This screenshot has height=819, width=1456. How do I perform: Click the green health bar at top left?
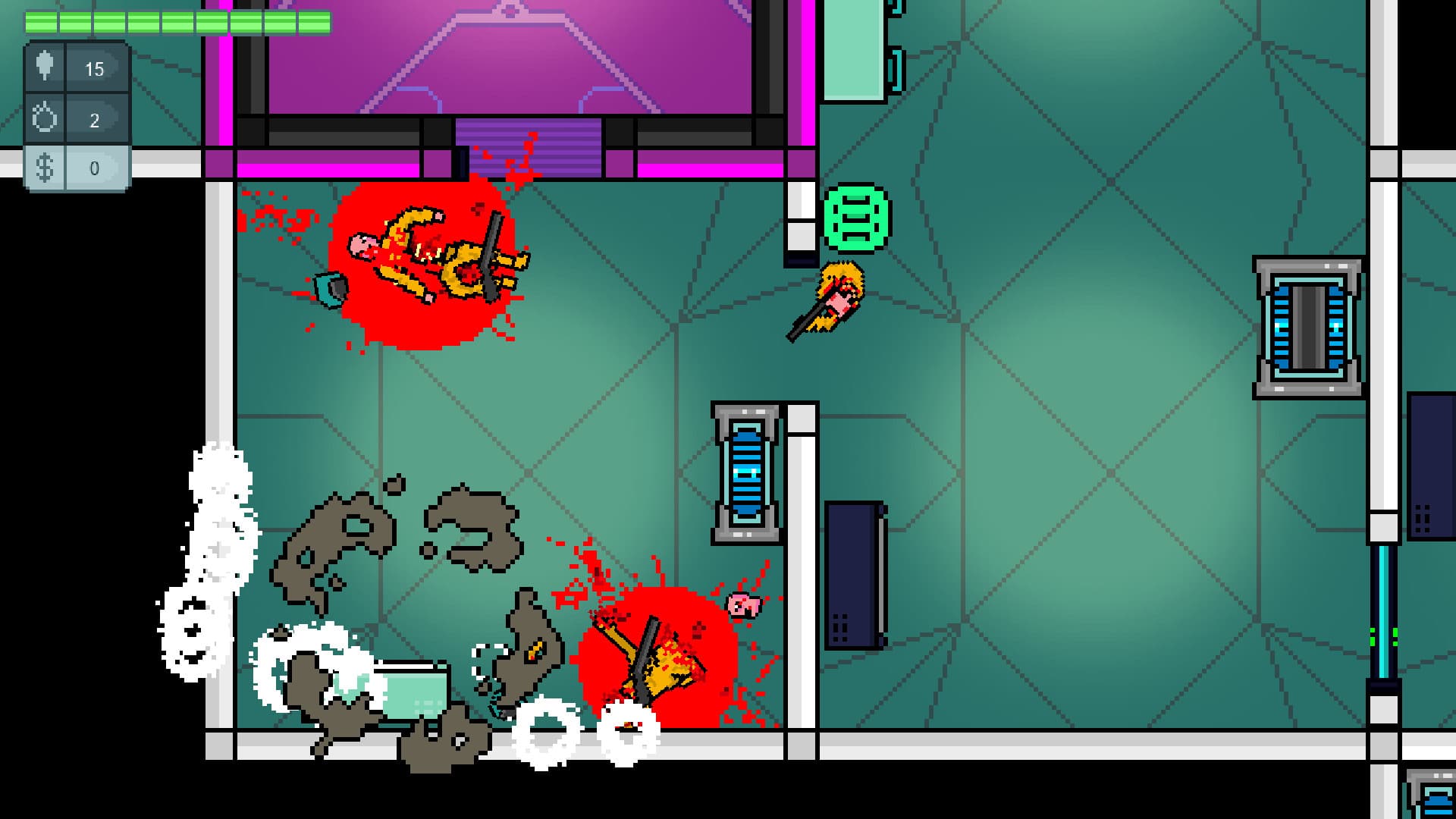[178, 23]
